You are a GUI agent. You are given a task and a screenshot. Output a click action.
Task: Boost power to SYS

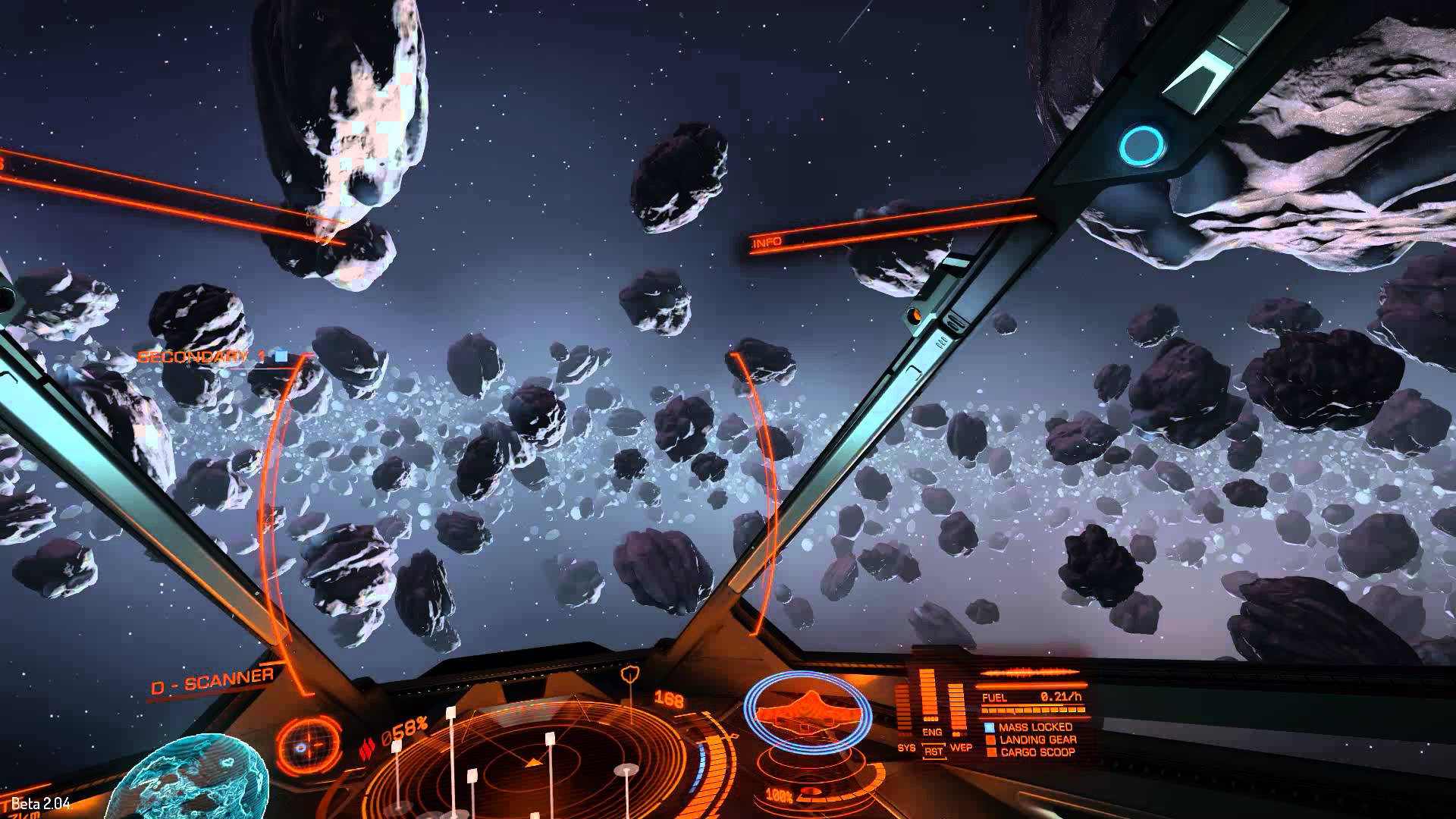tap(906, 748)
